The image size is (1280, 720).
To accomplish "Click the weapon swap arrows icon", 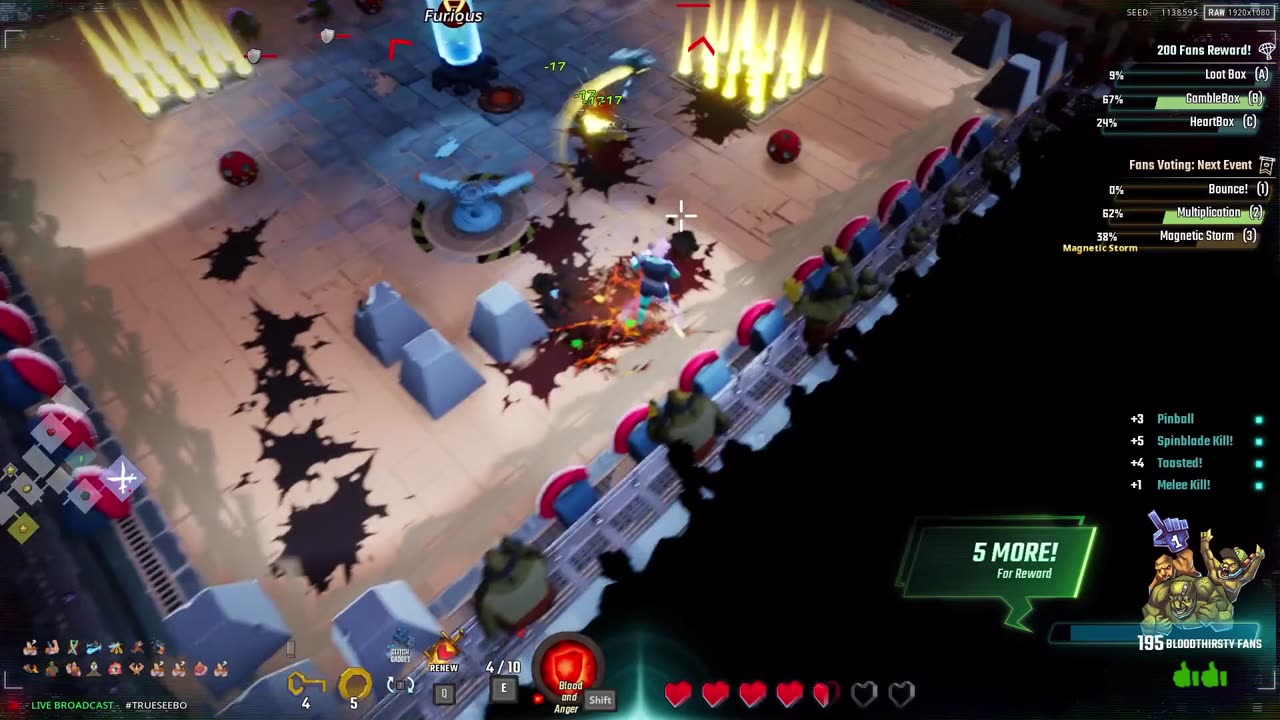I will point(401,686).
